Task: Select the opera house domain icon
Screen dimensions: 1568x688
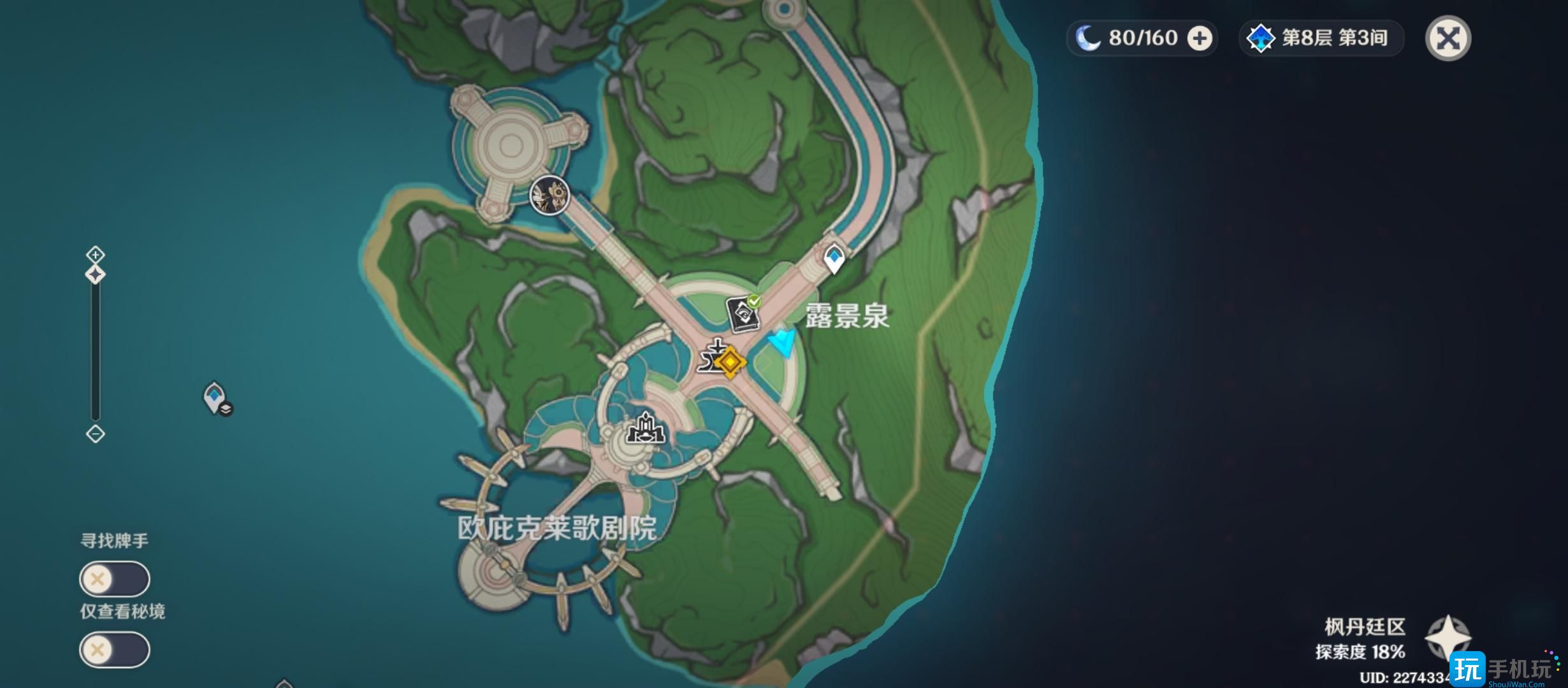Action: pyautogui.click(x=646, y=429)
